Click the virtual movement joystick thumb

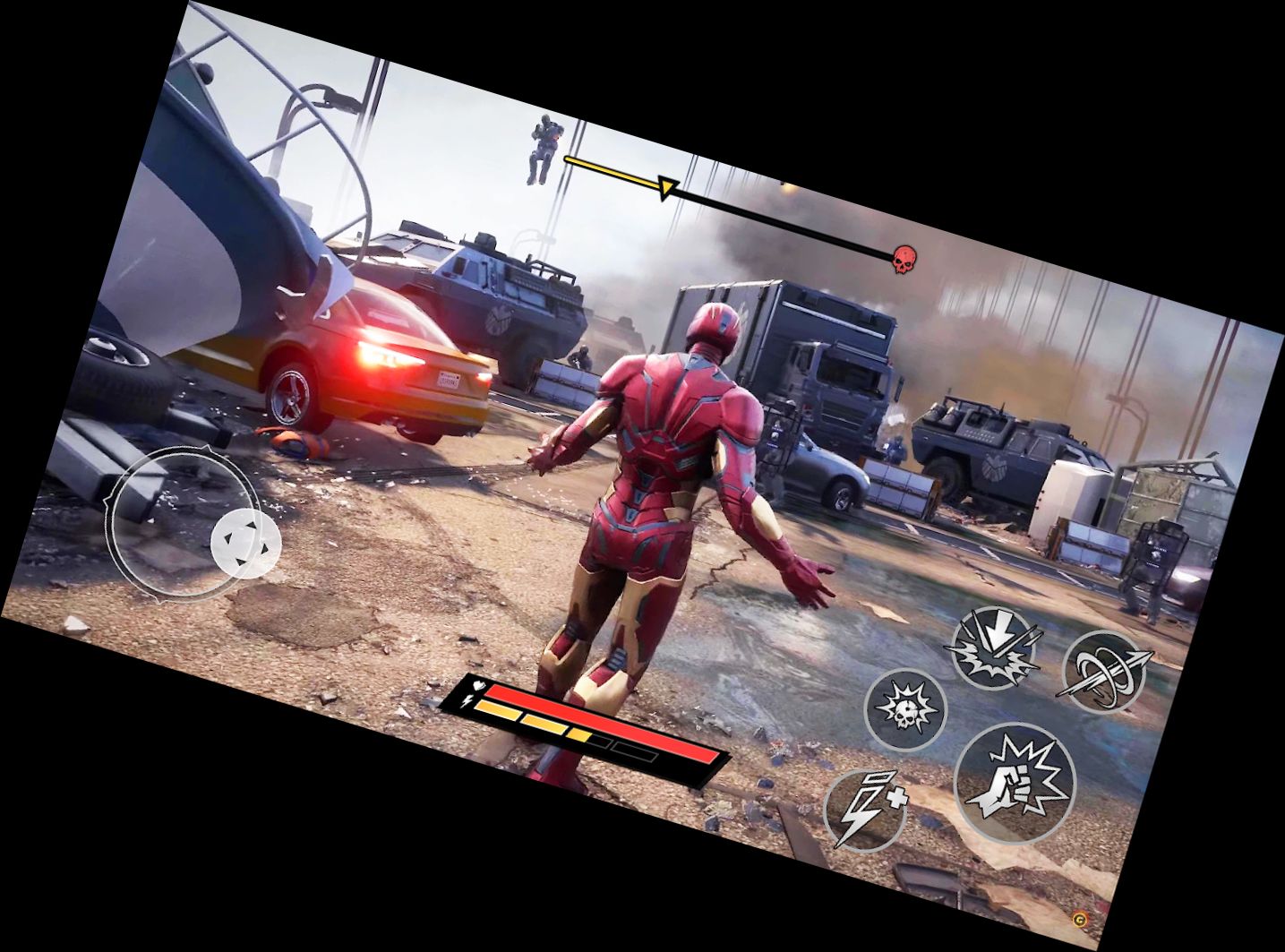tap(245, 542)
